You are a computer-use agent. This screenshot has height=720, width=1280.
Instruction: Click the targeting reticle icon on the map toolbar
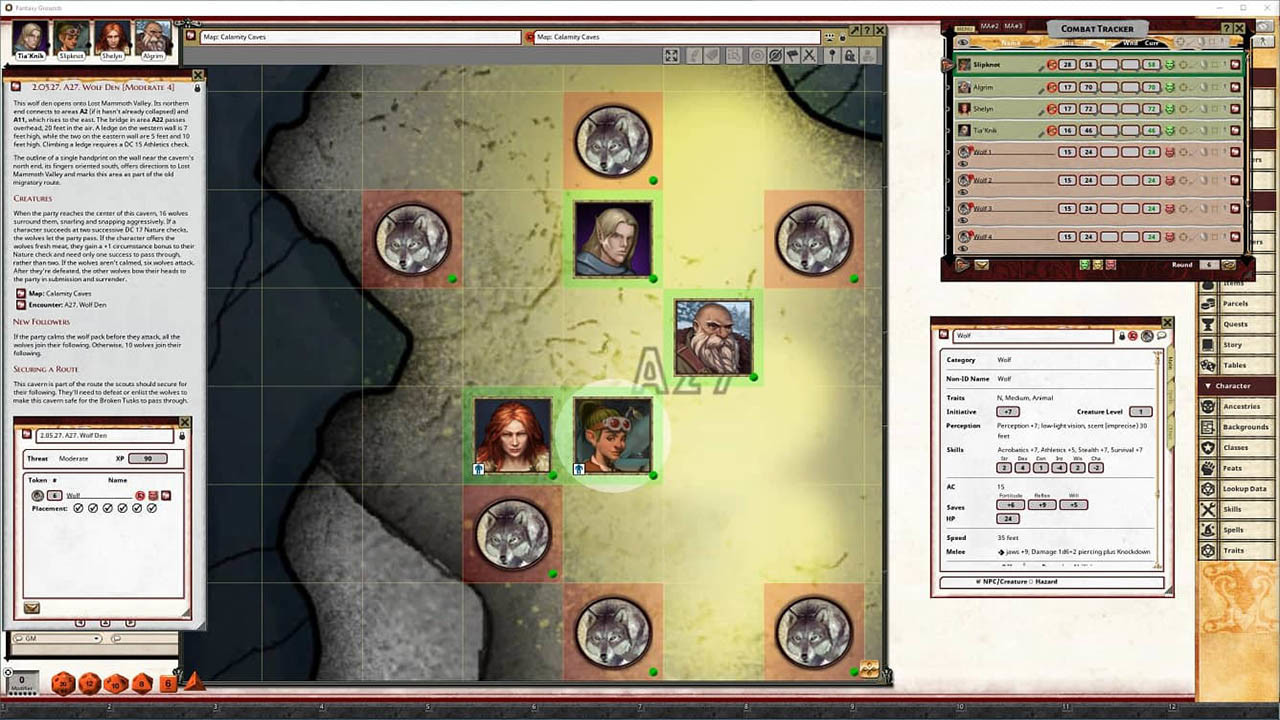pos(756,55)
